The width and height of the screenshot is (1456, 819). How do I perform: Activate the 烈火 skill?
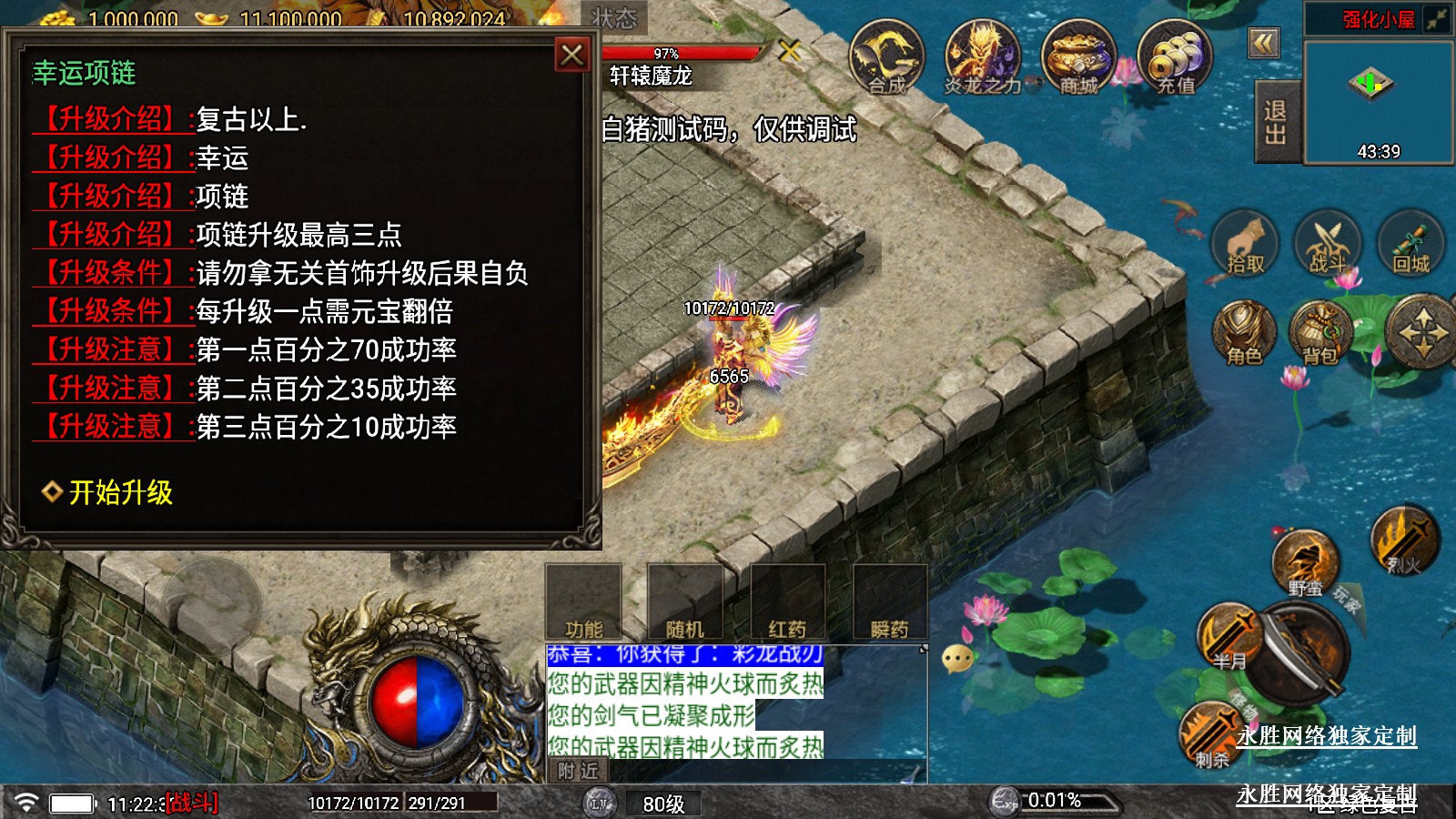coord(1404,541)
